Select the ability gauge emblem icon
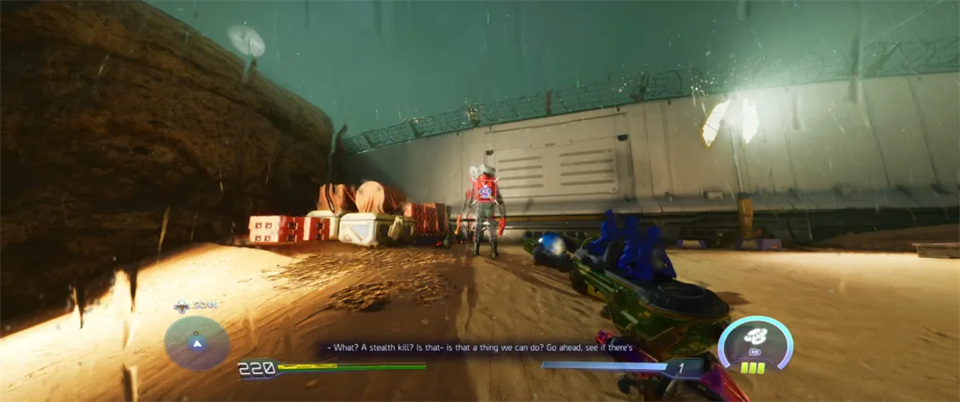The image size is (960, 402). (755, 339)
